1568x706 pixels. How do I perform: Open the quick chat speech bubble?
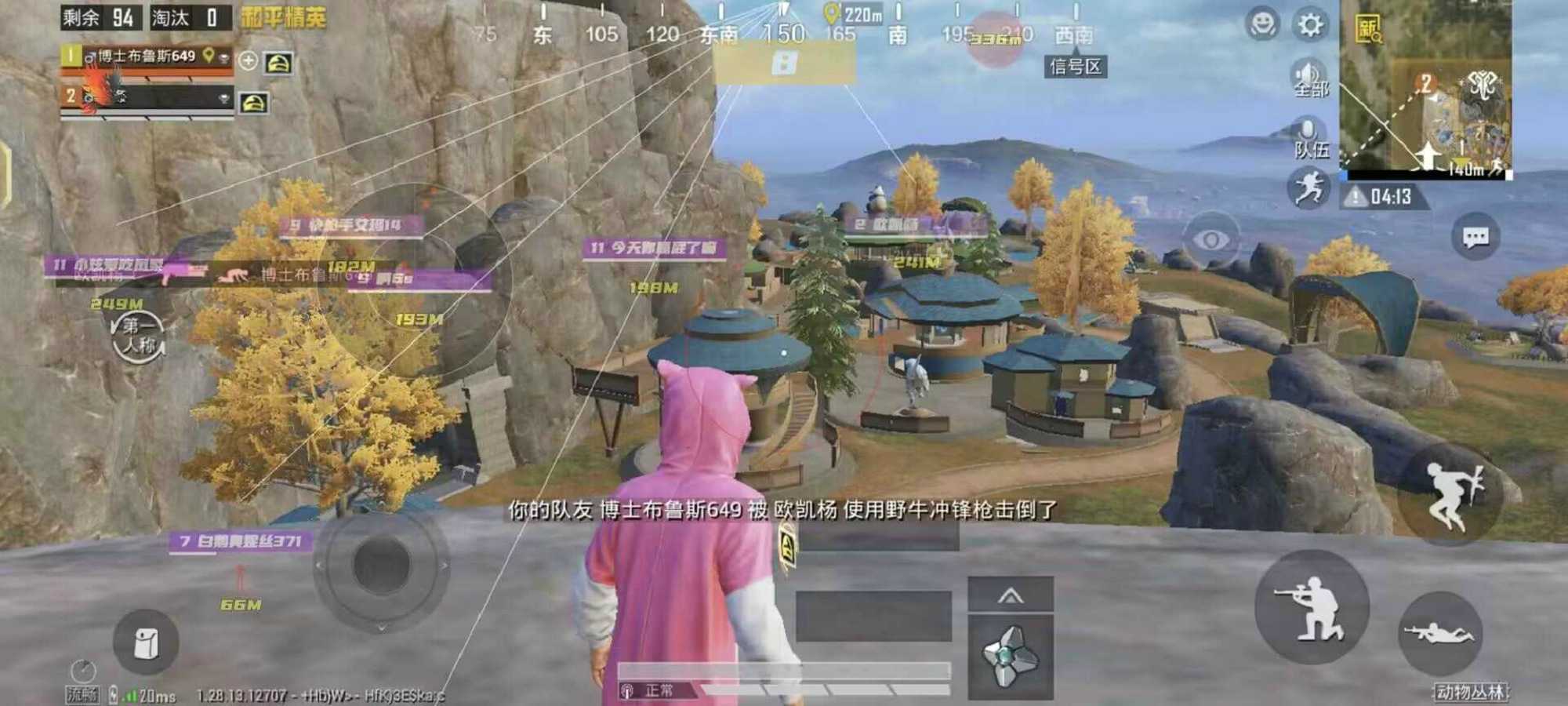click(x=1475, y=237)
